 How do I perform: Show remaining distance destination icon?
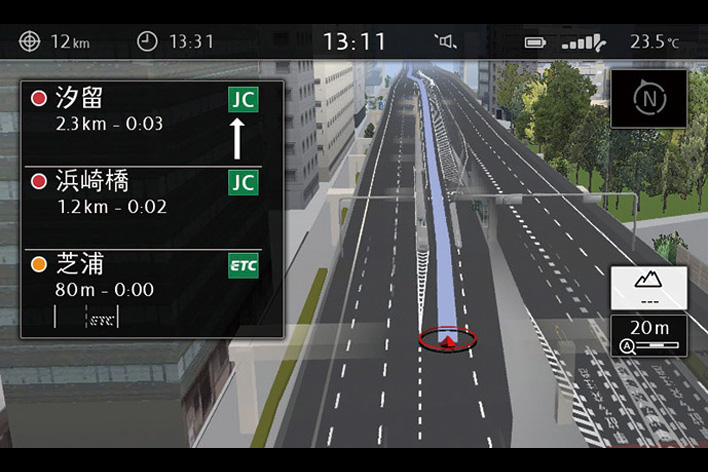pyautogui.click(x=30, y=42)
